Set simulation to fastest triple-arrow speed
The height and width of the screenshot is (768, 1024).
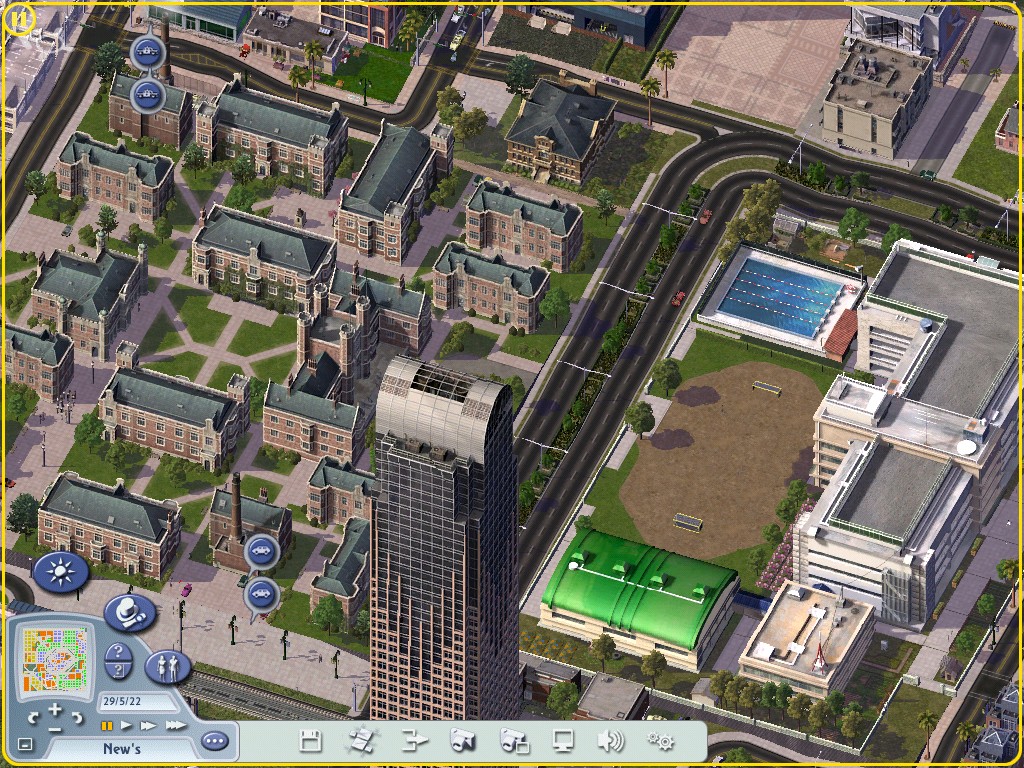pos(175,725)
